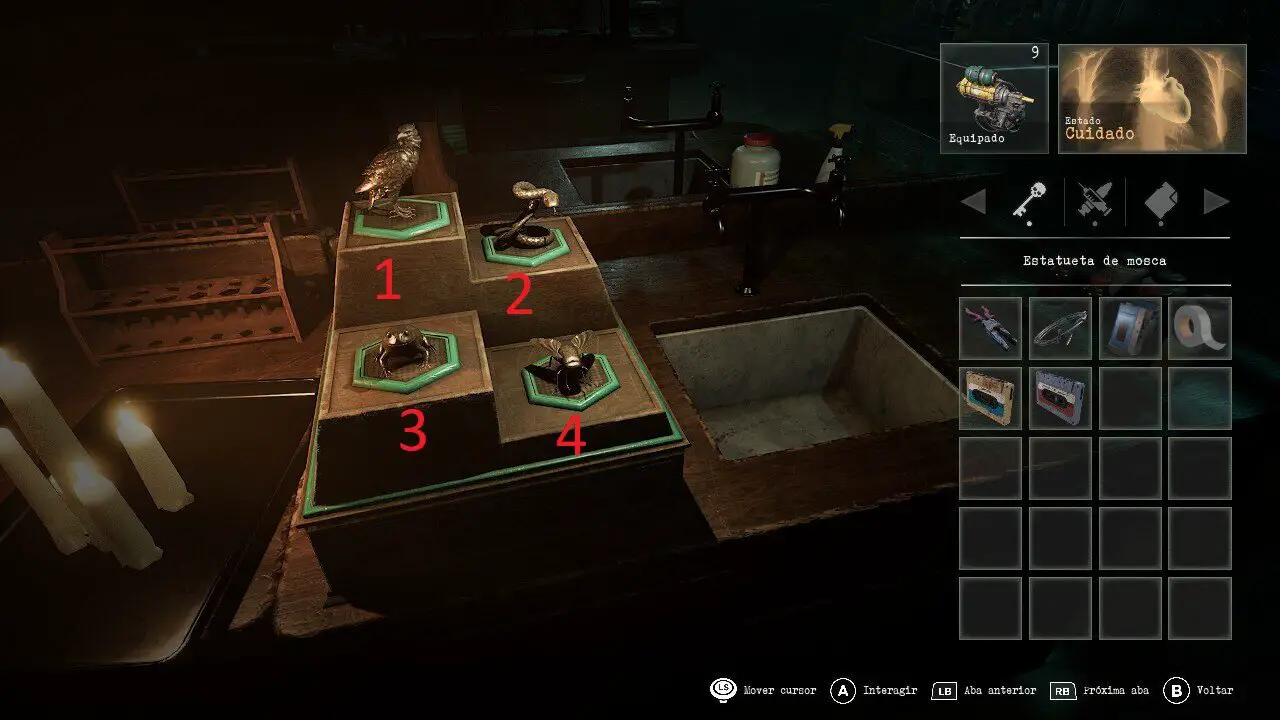Select the beige cassette tape
The width and height of the screenshot is (1280, 720).
[x=990, y=398]
